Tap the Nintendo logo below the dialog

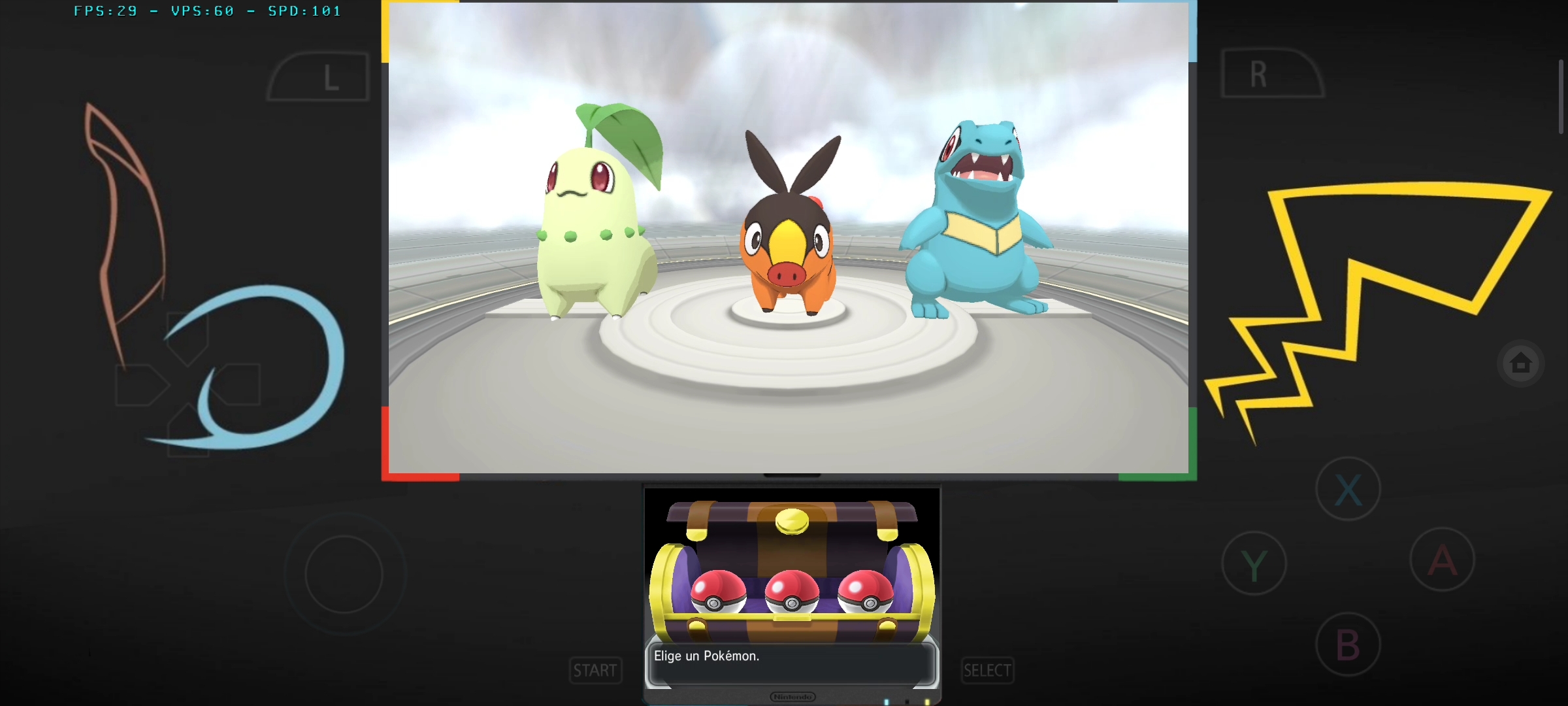792,696
